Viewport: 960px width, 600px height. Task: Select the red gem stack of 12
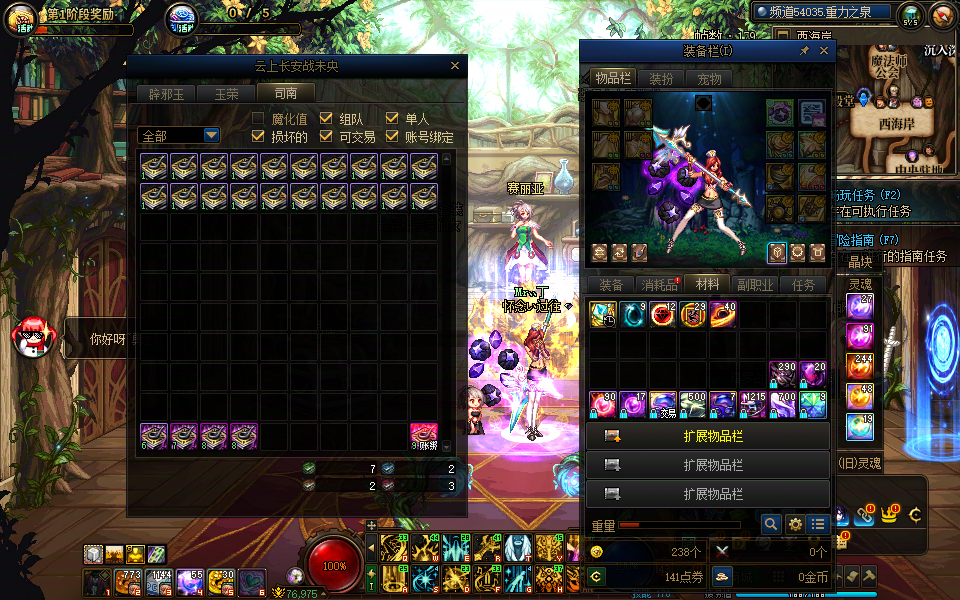tap(663, 315)
